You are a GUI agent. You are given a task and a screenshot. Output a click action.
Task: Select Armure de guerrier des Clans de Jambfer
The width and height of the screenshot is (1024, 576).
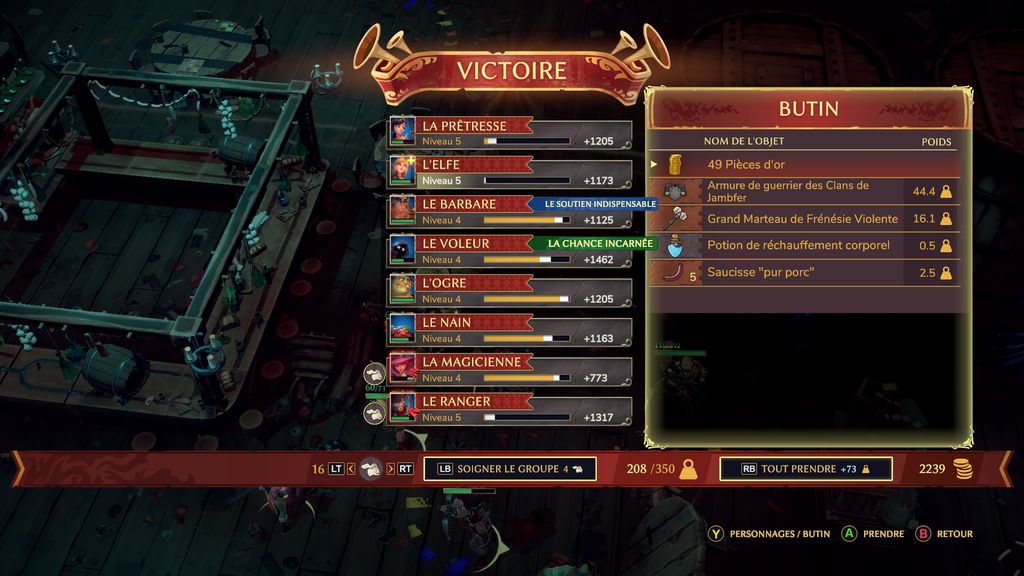[805, 191]
